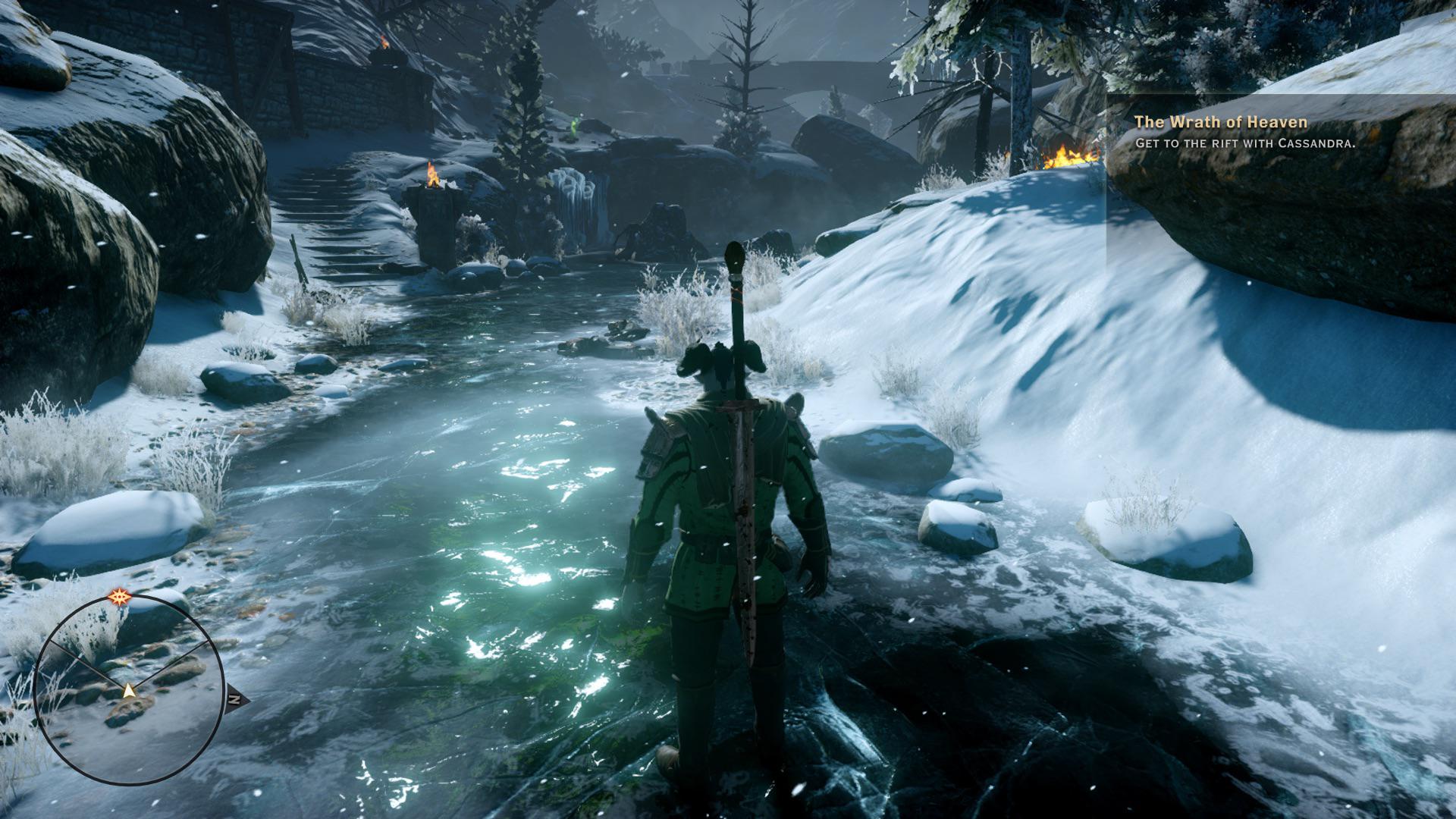Click the orange quest marker eye icon on compass

point(120,596)
